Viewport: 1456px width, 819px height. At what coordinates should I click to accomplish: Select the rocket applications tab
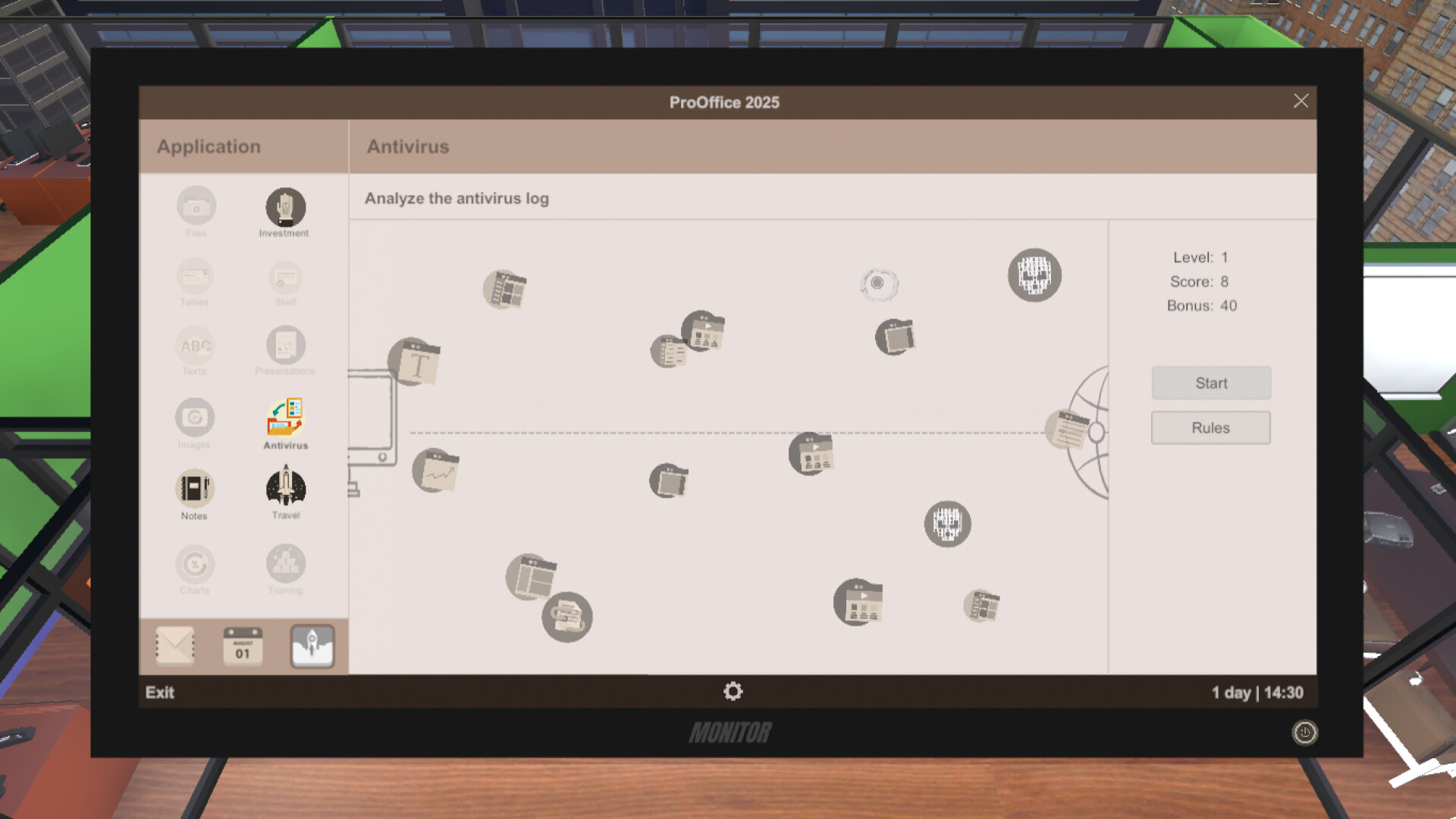point(312,645)
